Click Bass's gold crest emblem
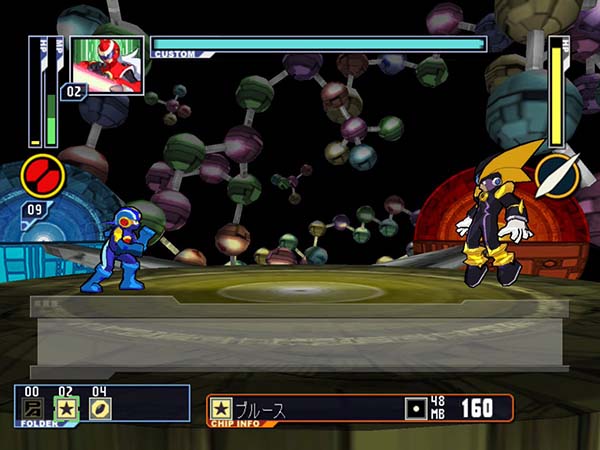600x450 pixels. (x=556, y=176)
